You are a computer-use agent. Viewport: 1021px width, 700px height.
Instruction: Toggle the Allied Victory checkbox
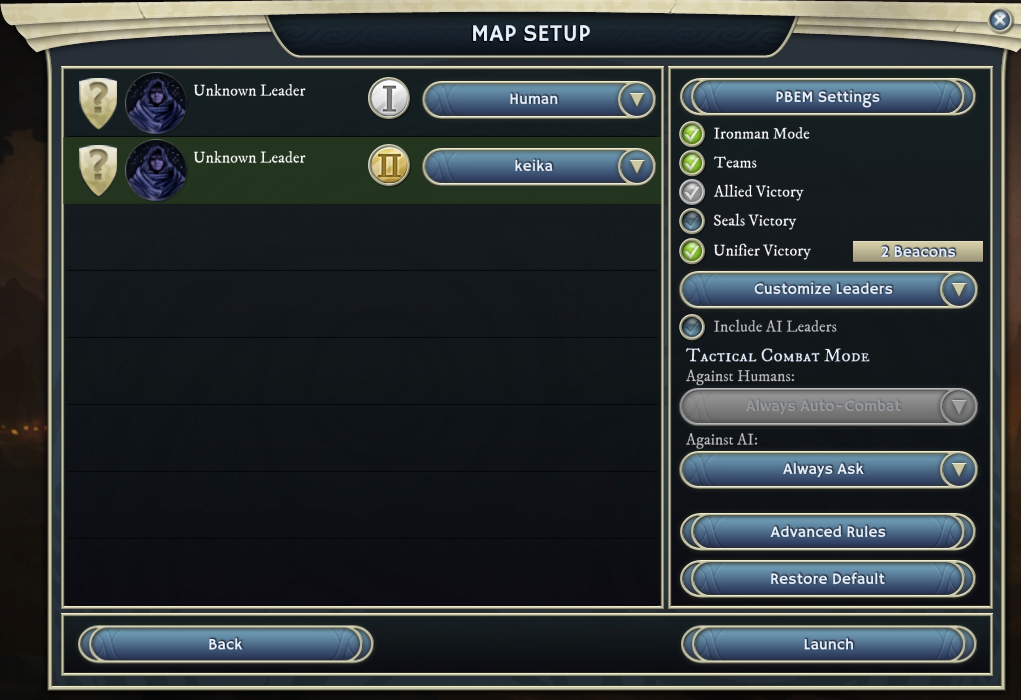click(692, 192)
